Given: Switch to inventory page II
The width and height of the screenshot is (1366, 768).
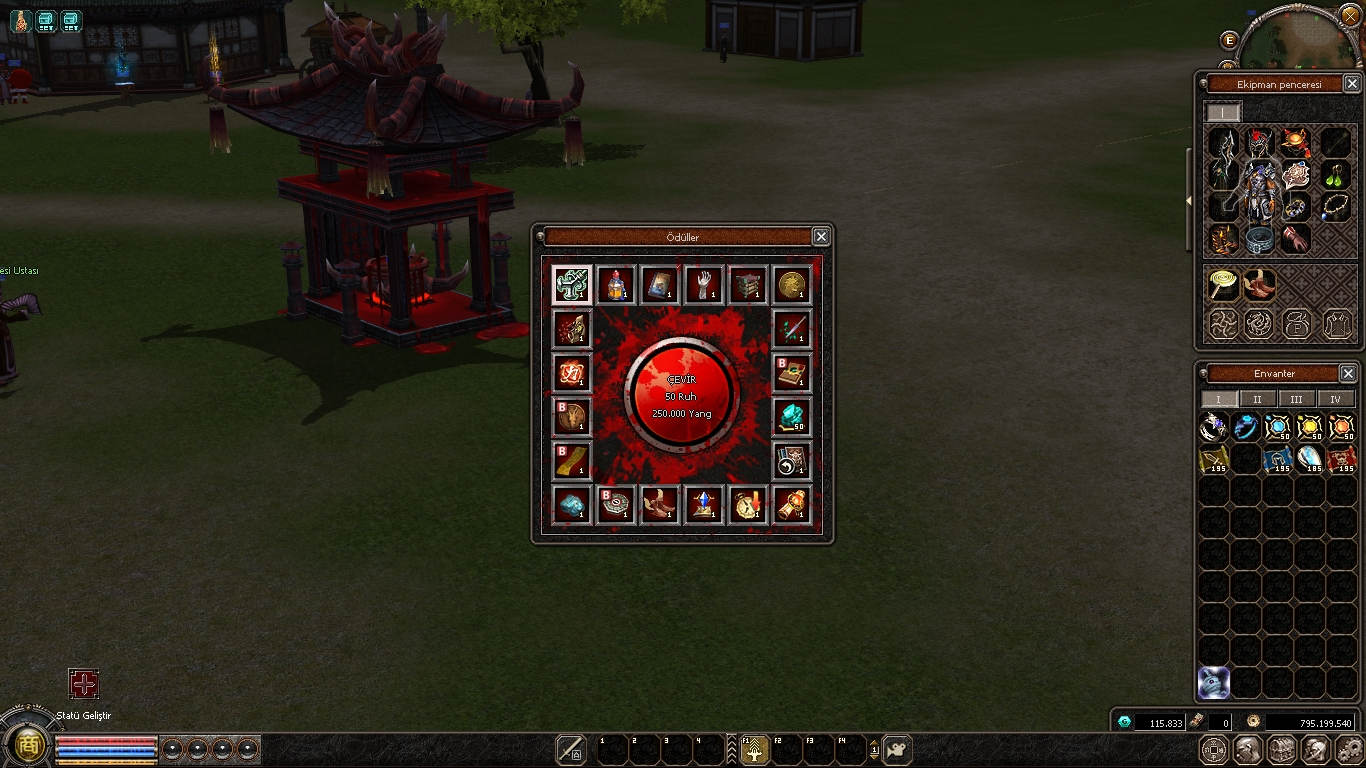Looking at the screenshot, I should tap(1256, 399).
